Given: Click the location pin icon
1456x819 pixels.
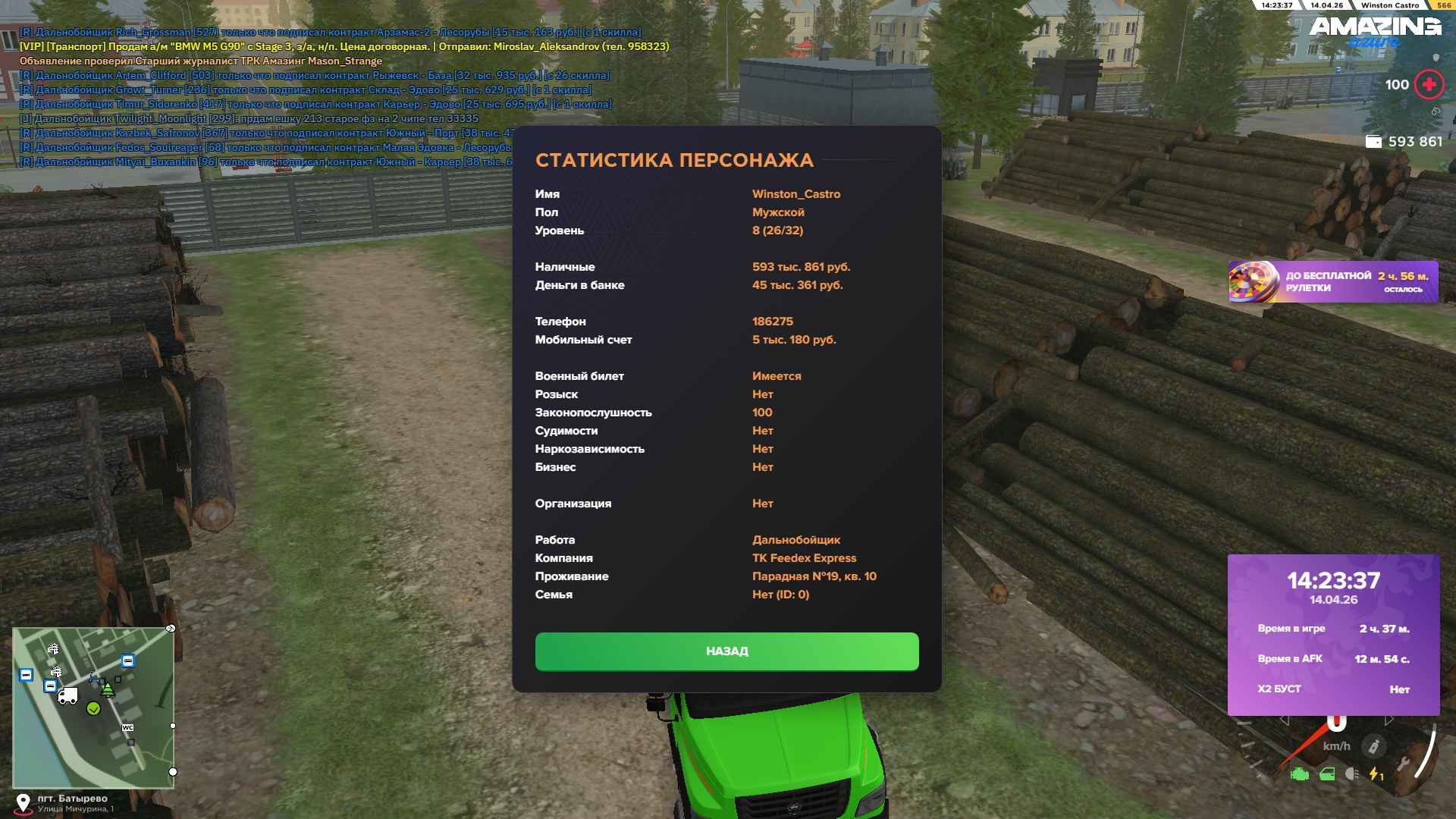Looking at the screenshot, I should 24,803.
